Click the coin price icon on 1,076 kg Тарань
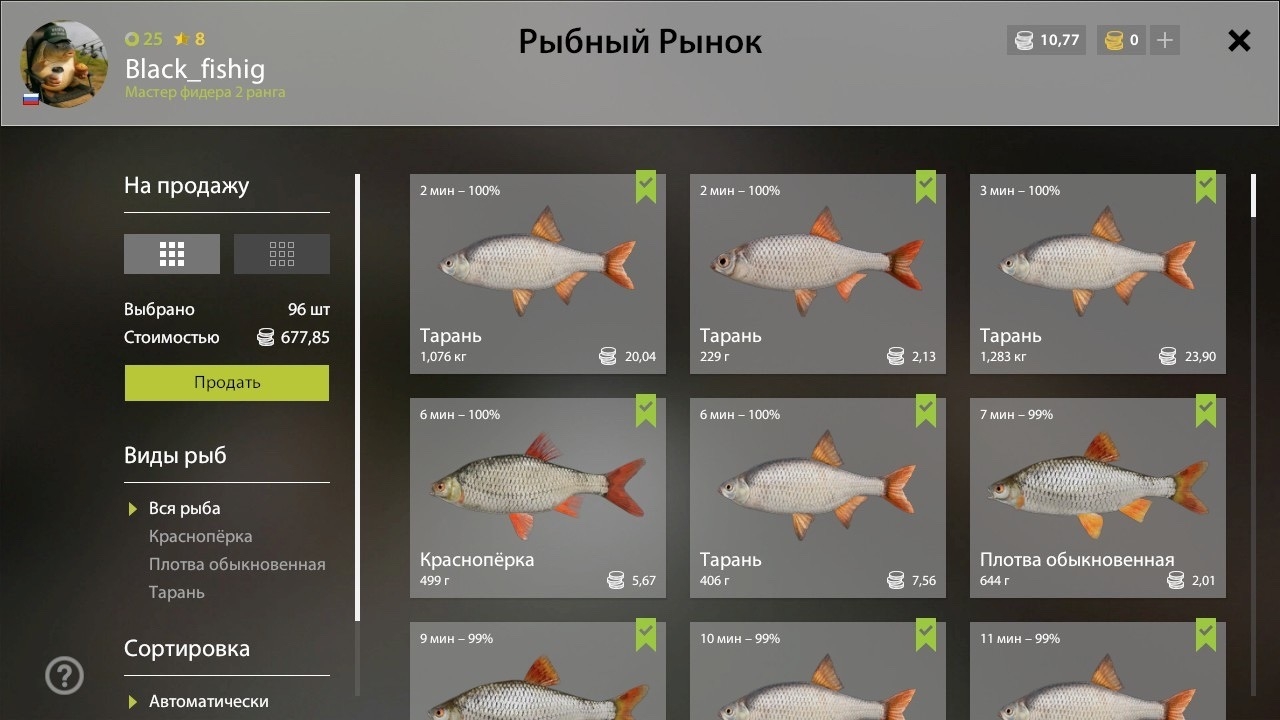Image resolution: width=1280 pixels, height=720 pixels. tap(608, 355)
